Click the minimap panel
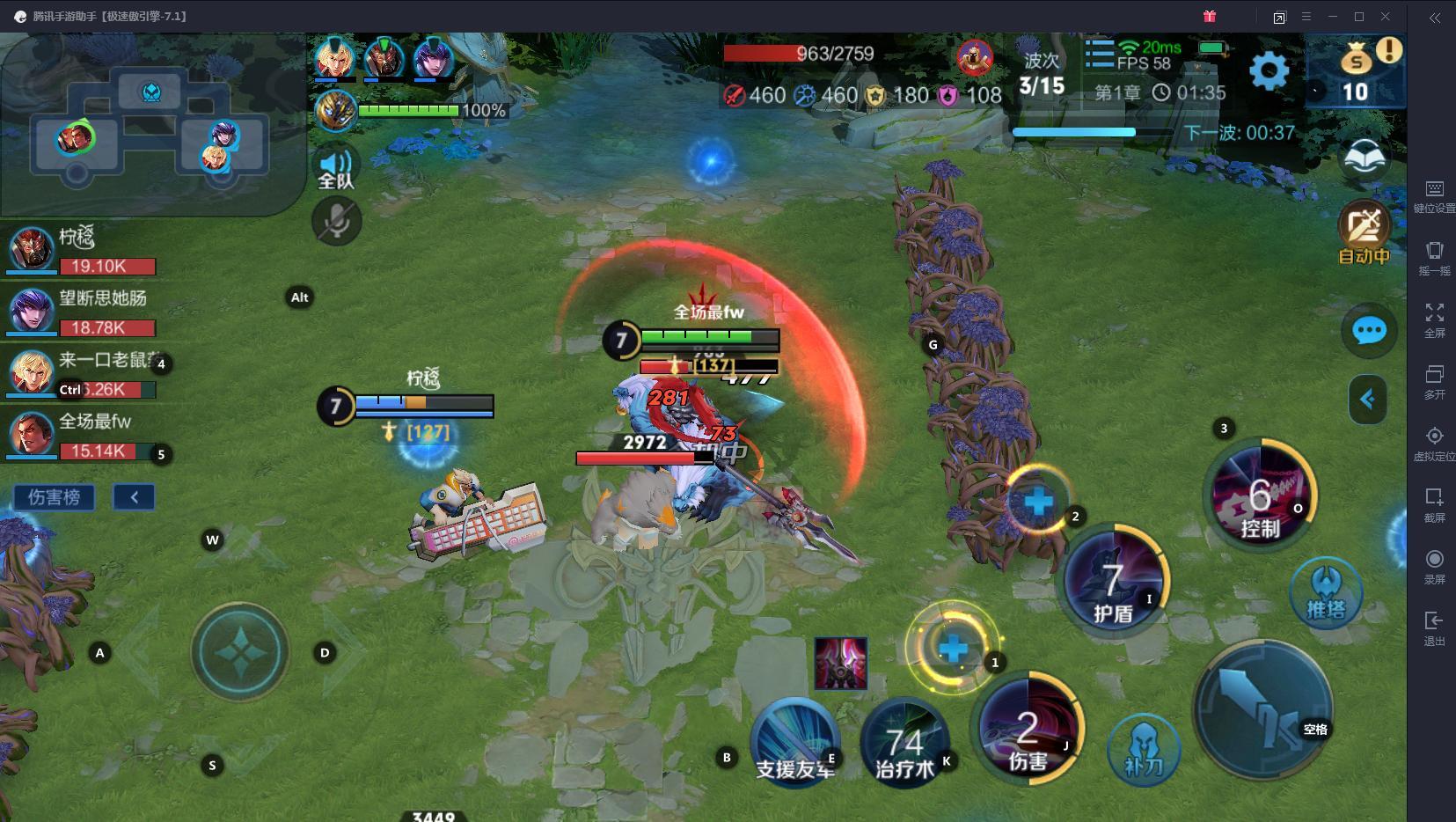This screenshot has height=822, width=1456. tap(150, 123)
